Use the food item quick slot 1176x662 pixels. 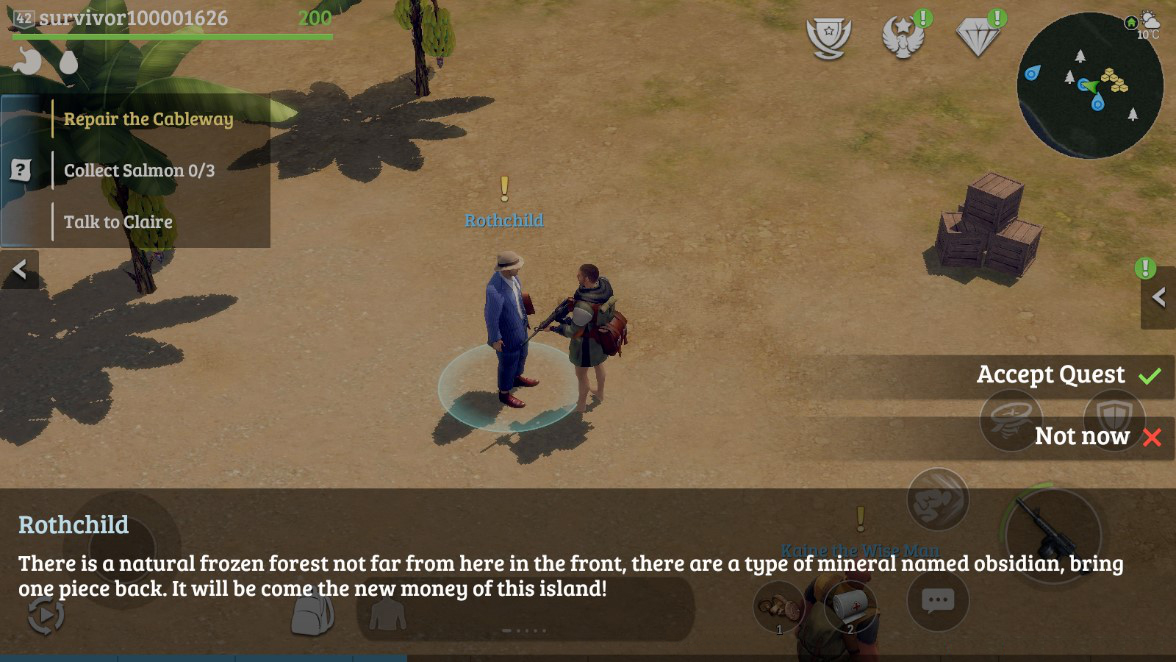pyautogui.click(x=779, y=606)
